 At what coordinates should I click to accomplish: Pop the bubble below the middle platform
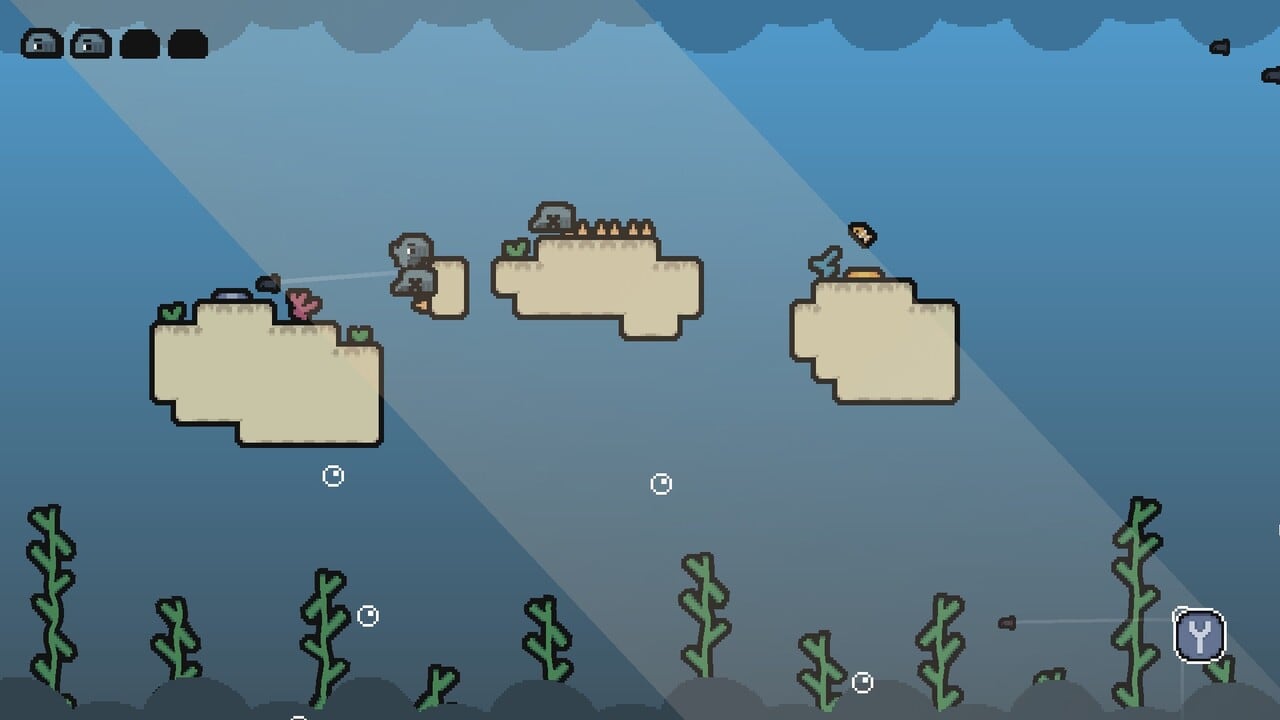(x=660, y=485)
